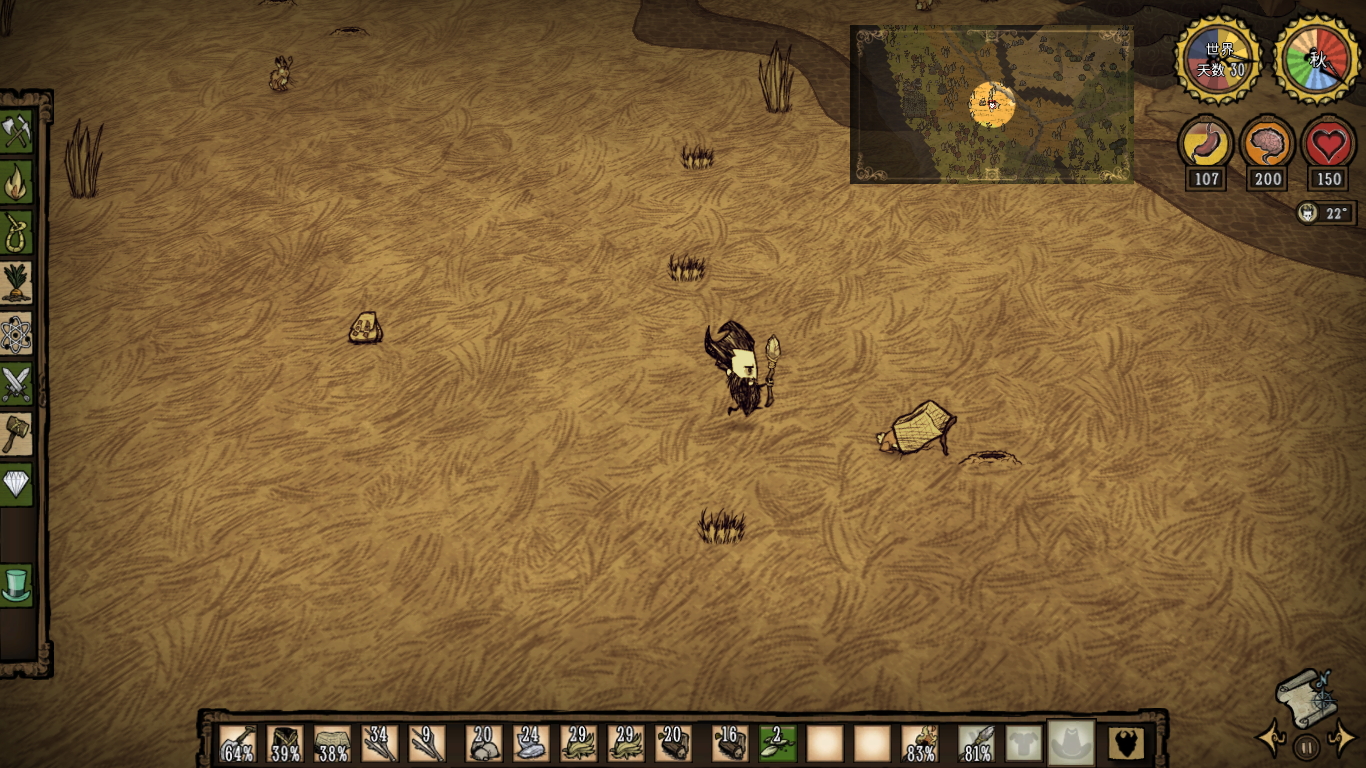Open the Refine diamond tab
Viewport: 1366px width, 768px height.
pyautogui.click(x=17, y=484)
